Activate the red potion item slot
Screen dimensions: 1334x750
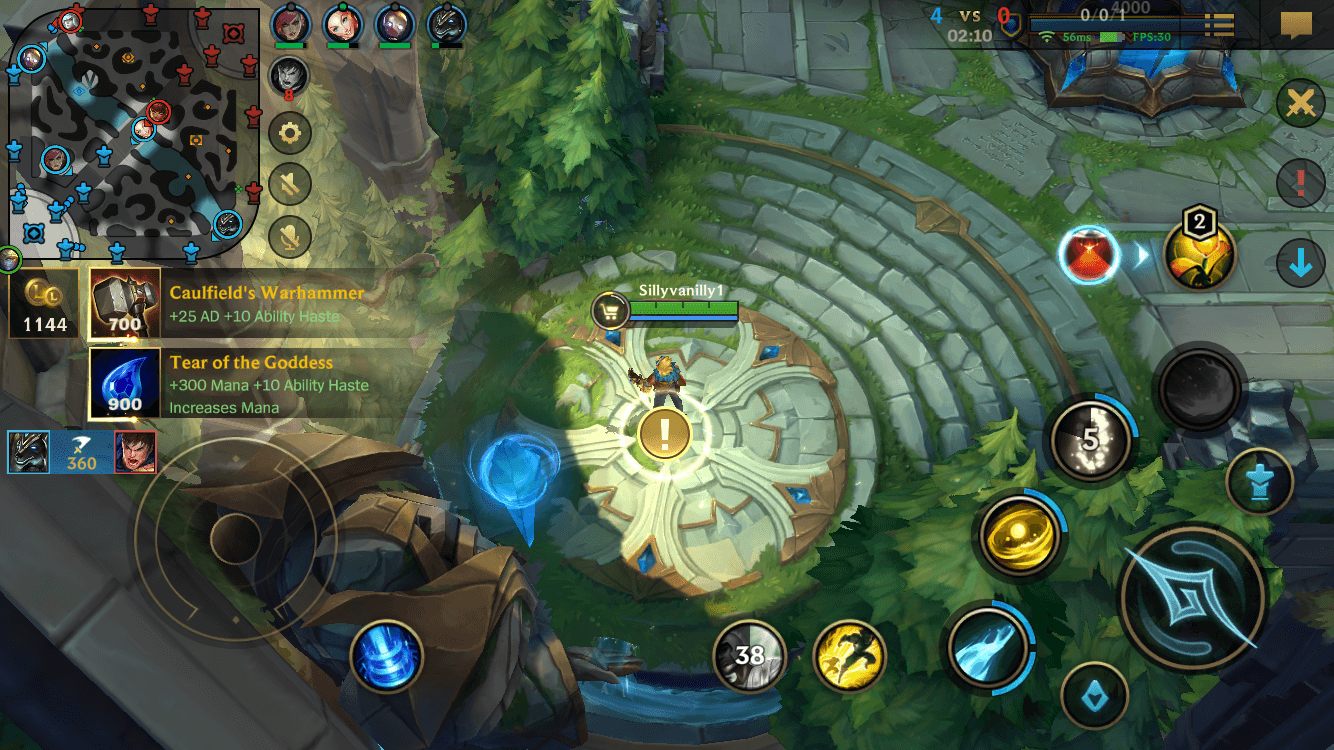[x=1088, y=255]
